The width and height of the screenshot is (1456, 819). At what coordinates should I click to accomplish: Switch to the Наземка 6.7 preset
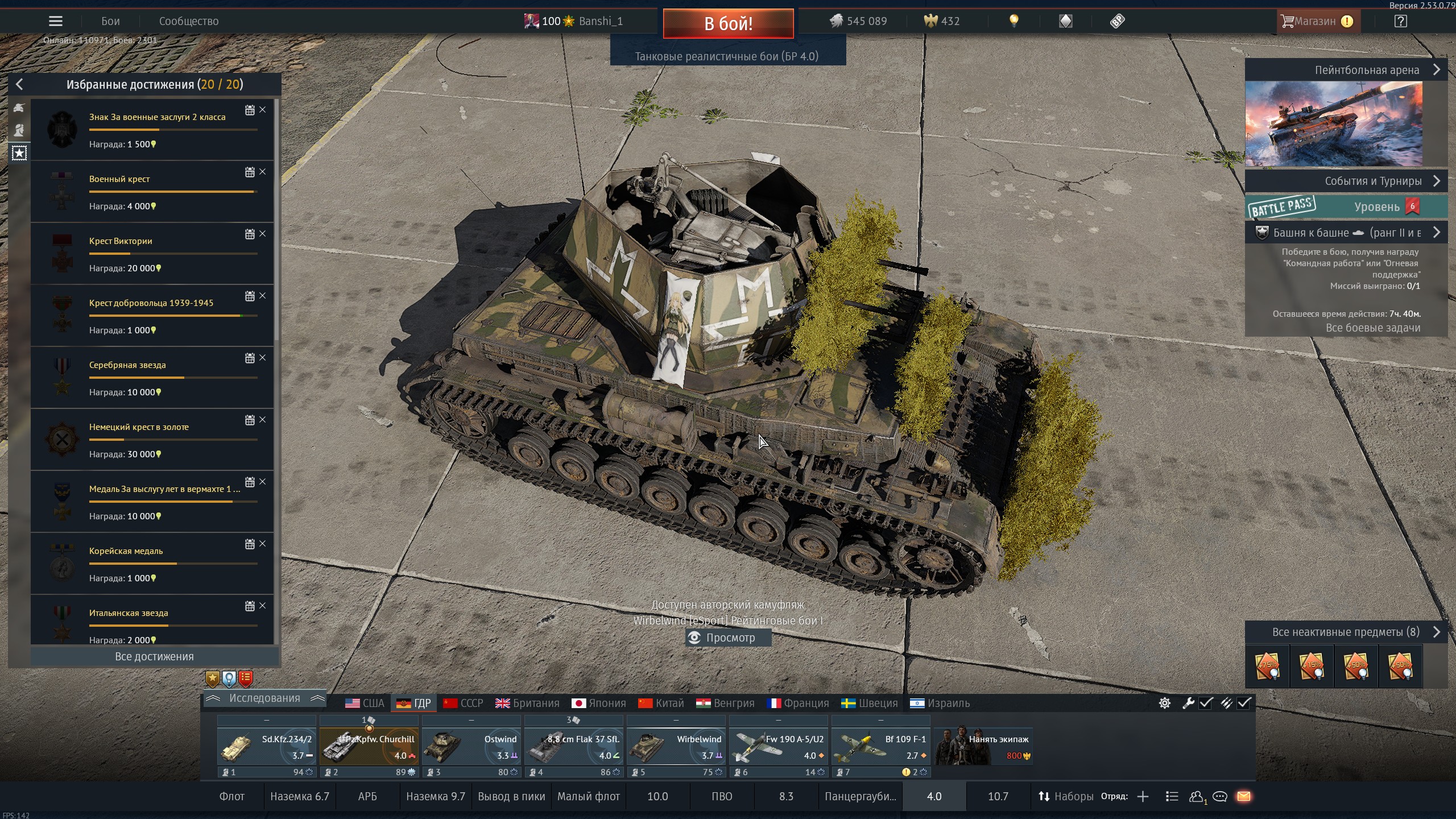[x=299, y=797]
